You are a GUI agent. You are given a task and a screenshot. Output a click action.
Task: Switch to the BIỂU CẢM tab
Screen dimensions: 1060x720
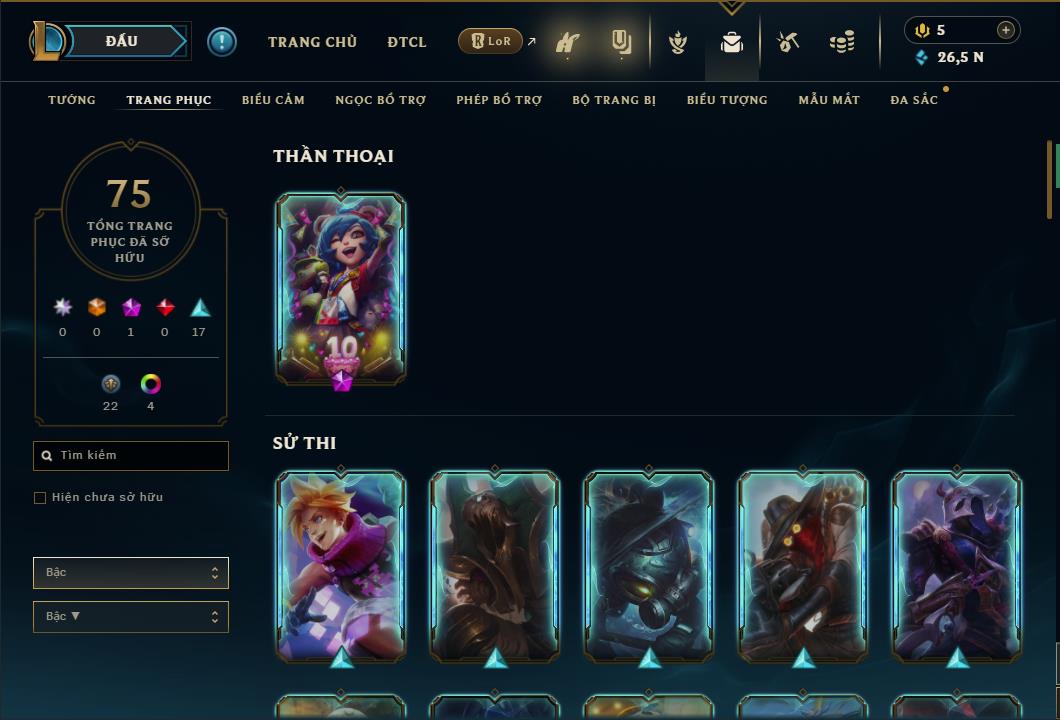point(273,100)
